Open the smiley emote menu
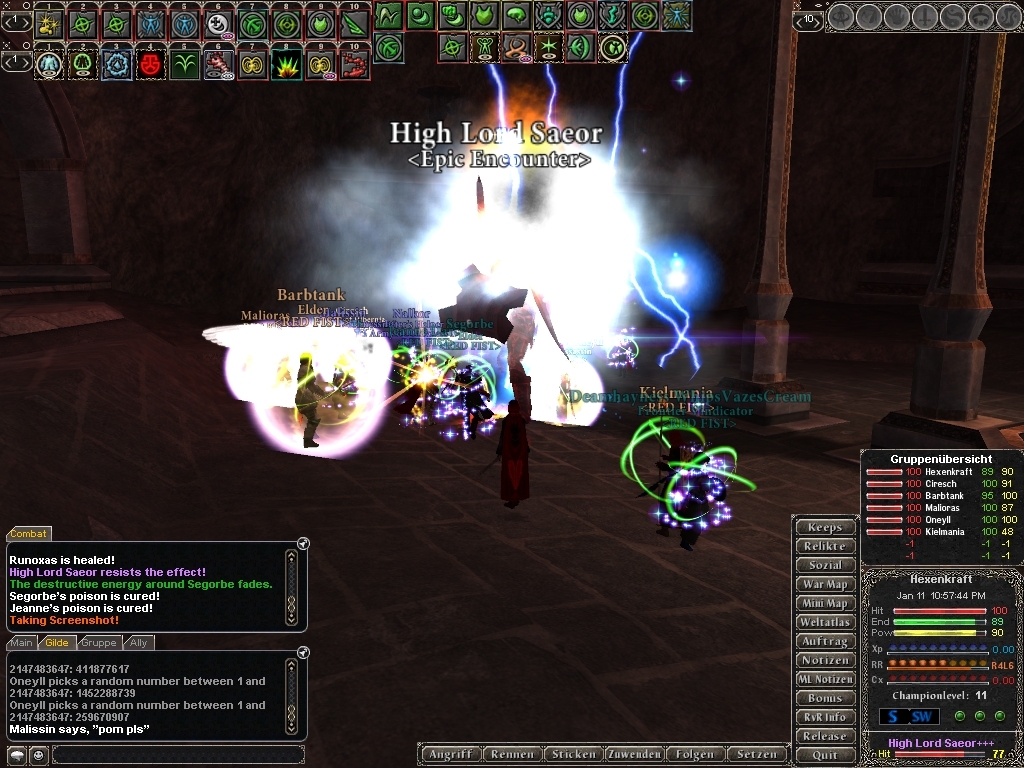The height and width of the screenshot is (768, 1024). (x=37, y=754)
